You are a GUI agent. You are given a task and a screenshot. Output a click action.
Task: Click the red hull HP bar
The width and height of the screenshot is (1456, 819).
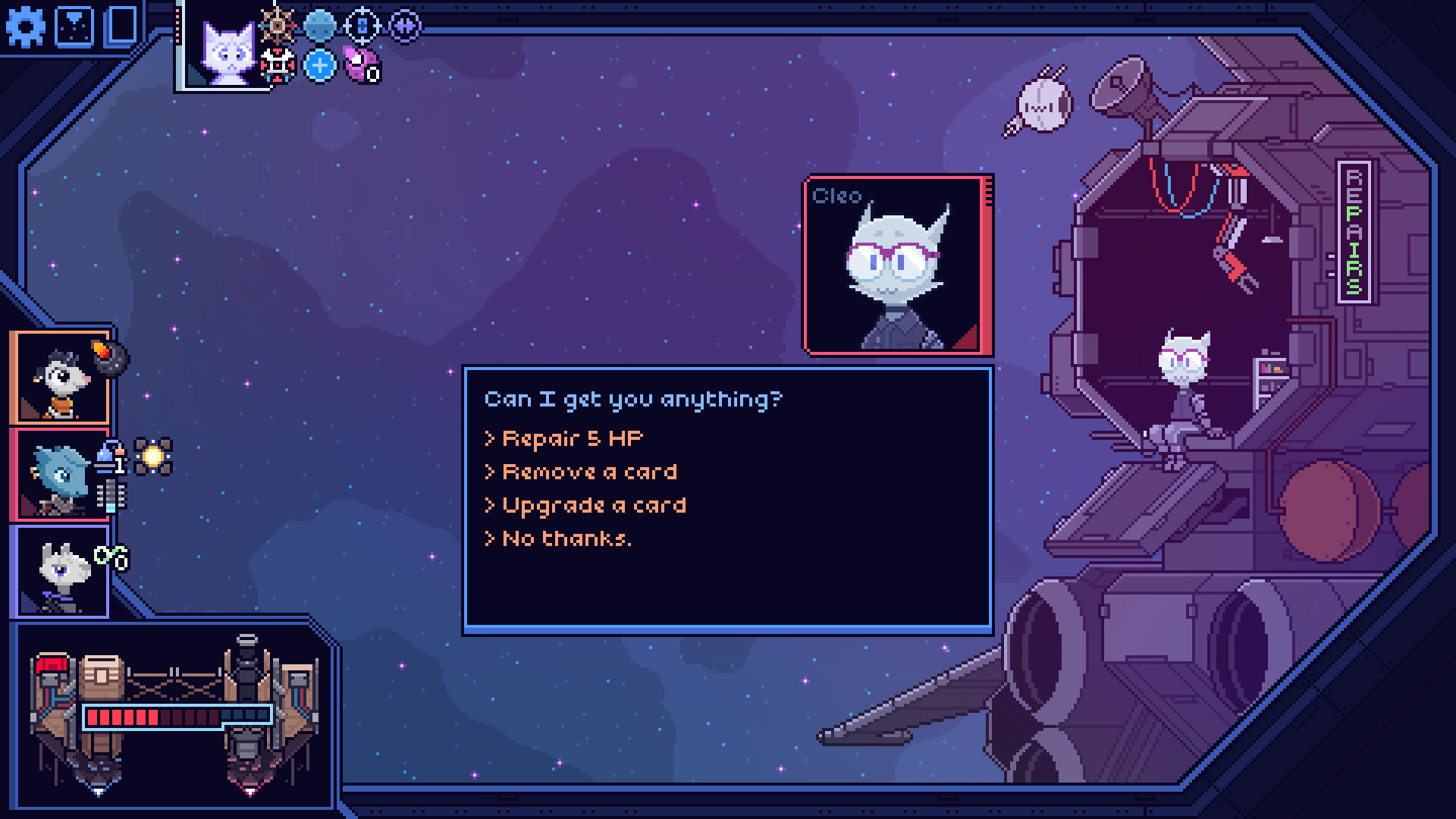[x=178, y=716]
